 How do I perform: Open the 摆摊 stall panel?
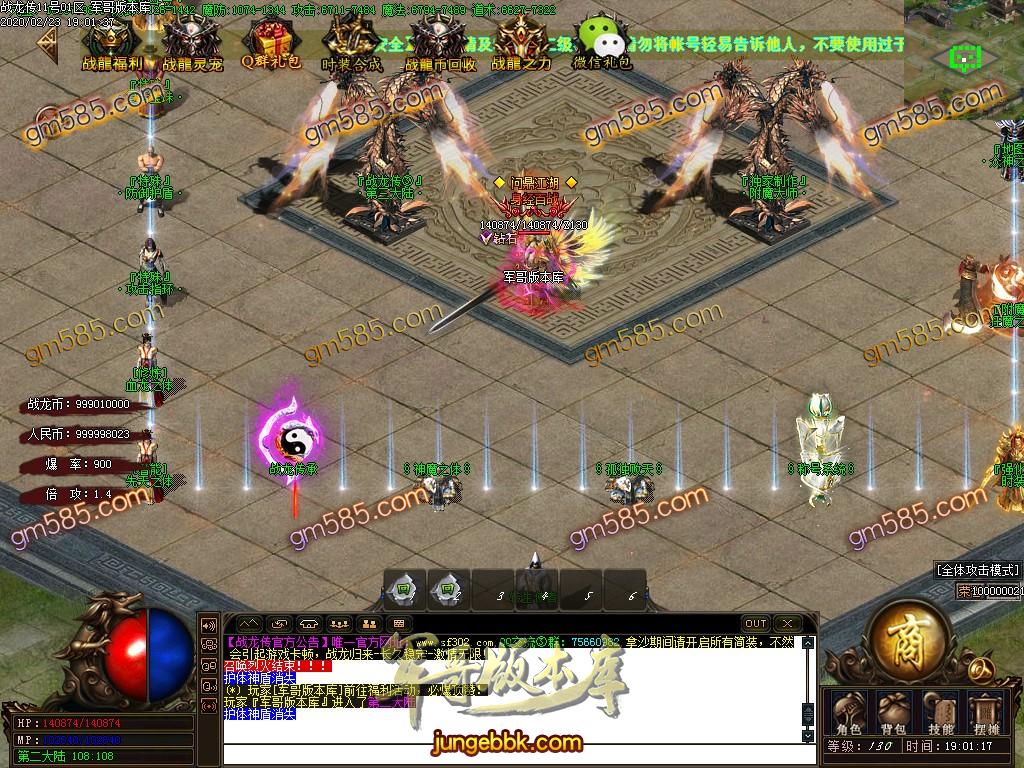tap(986, 711)
